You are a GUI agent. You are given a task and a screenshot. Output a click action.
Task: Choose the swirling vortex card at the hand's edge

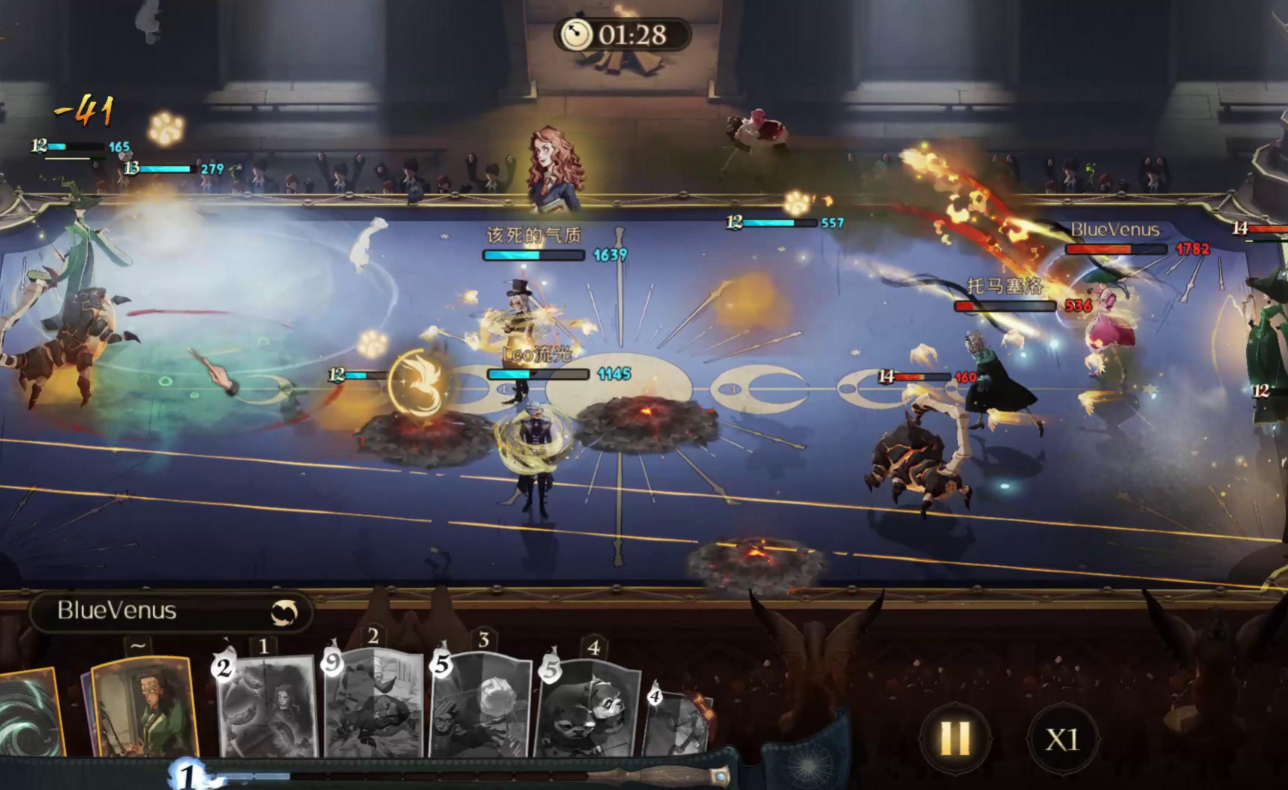pyautogui.click(x=30, y=712)
